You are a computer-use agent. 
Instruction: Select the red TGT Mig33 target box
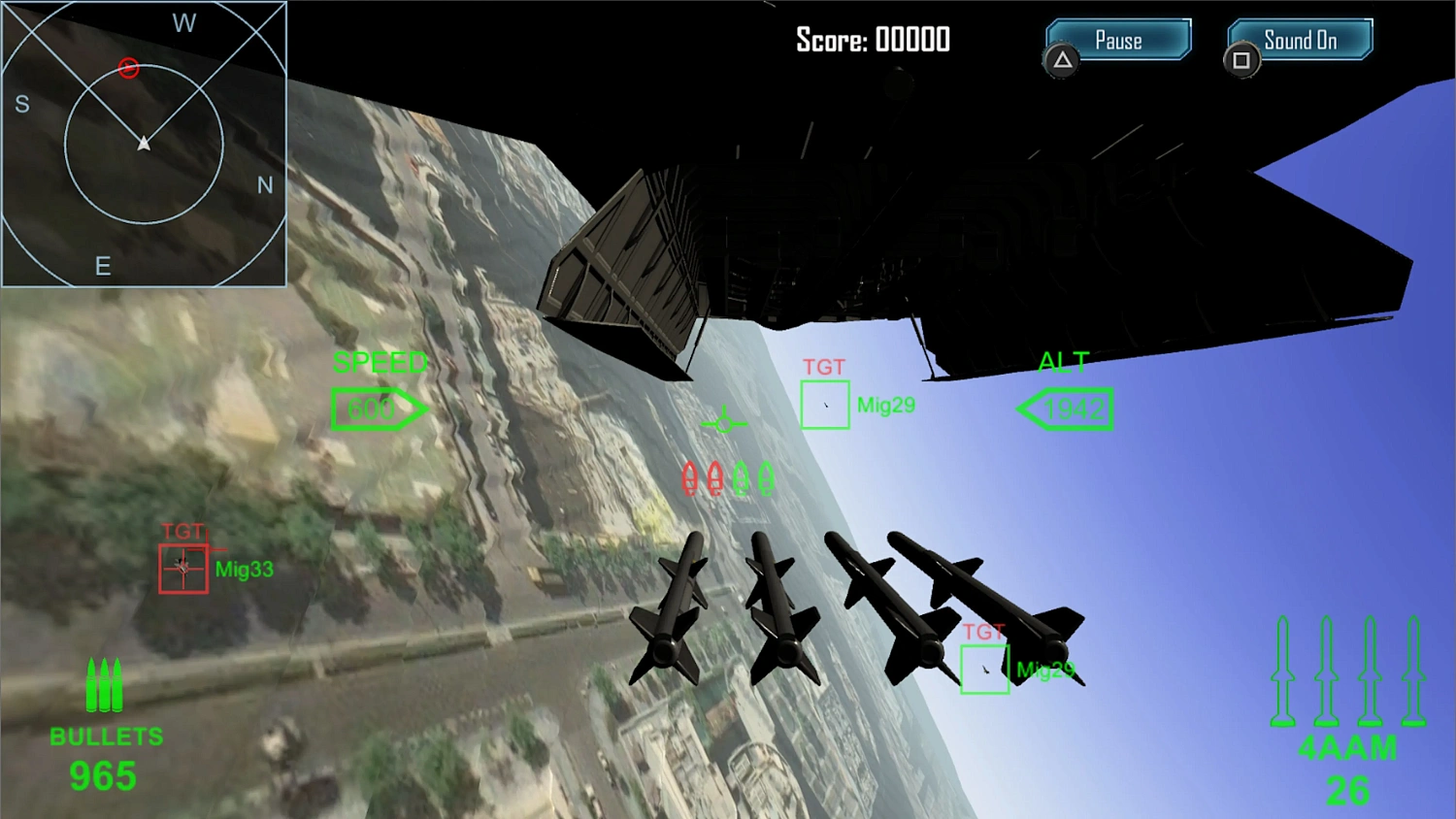tap(183, 567)
